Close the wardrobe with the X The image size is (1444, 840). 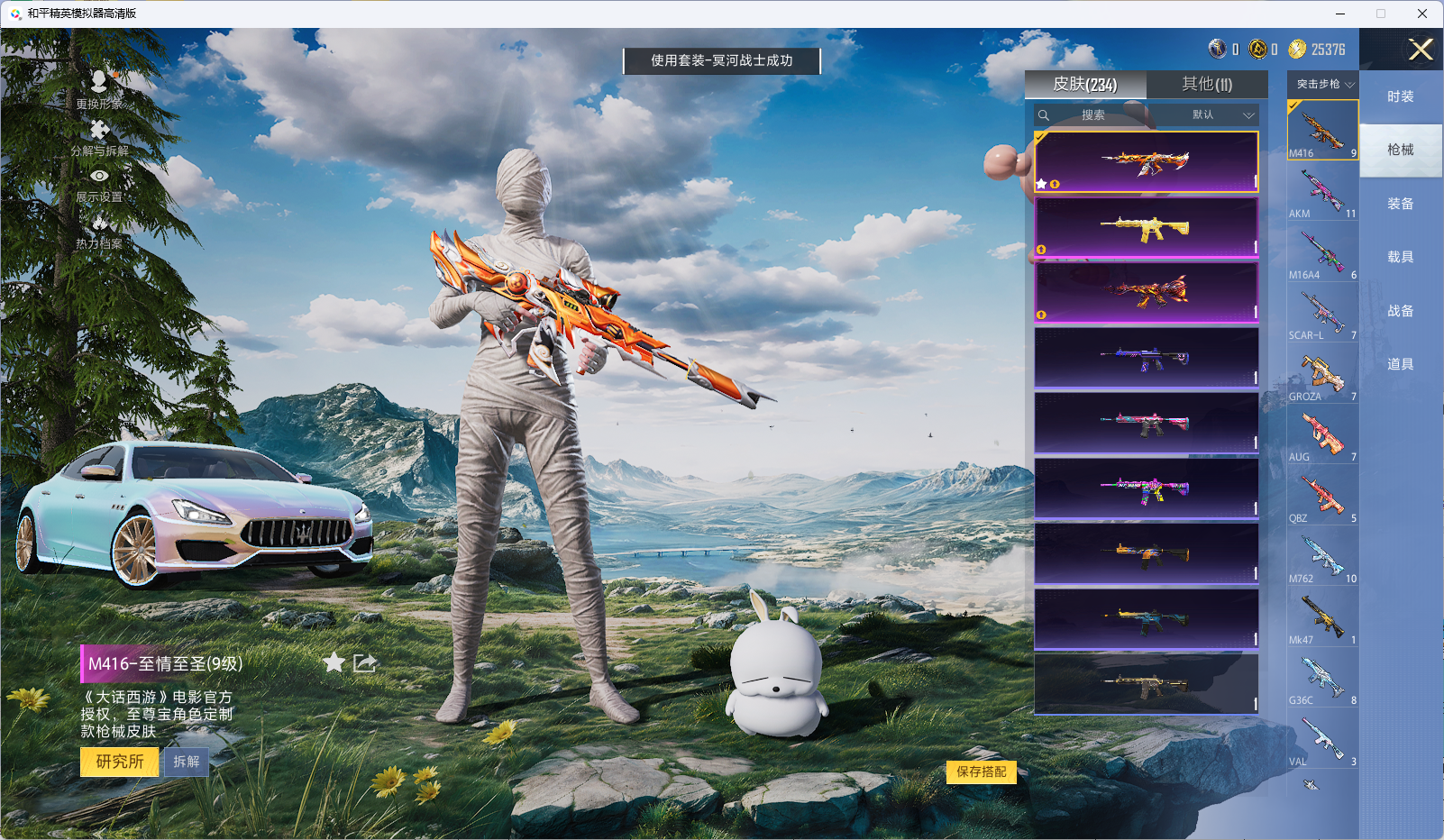point(1421,50)
